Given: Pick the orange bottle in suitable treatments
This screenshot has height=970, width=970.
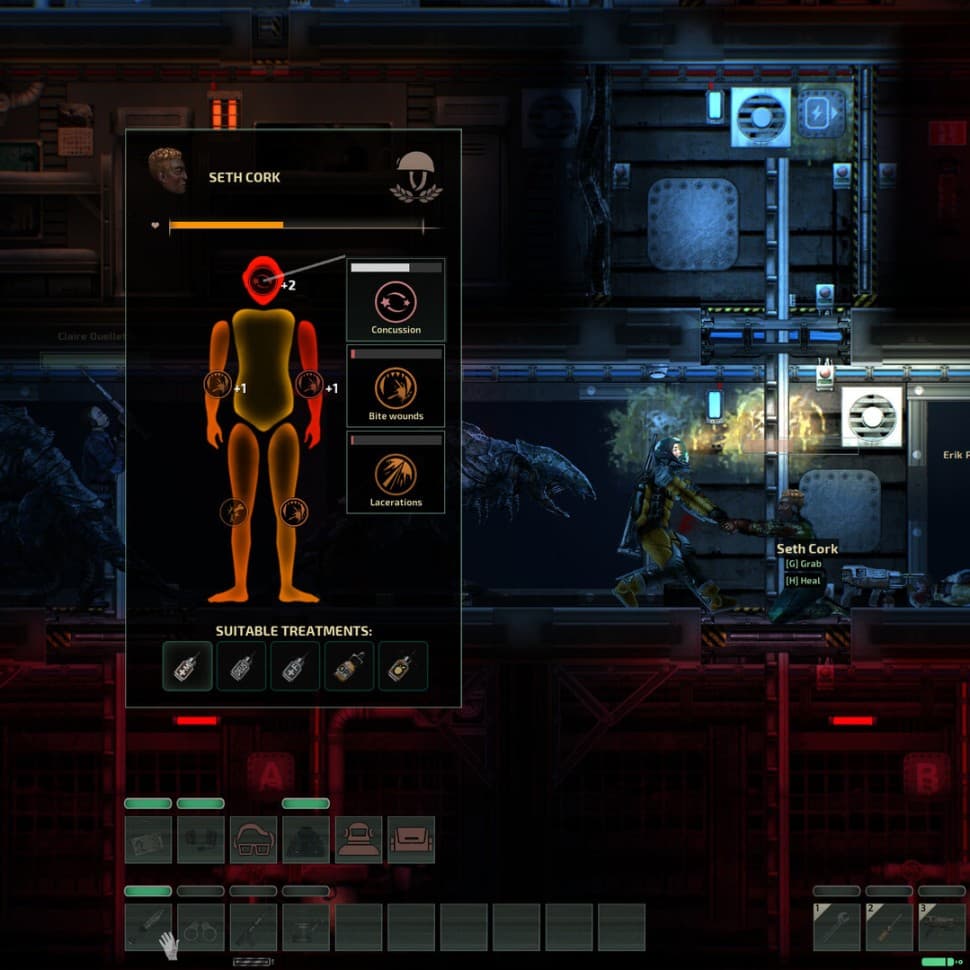Looking at the screenshot, I should [349, 666].
